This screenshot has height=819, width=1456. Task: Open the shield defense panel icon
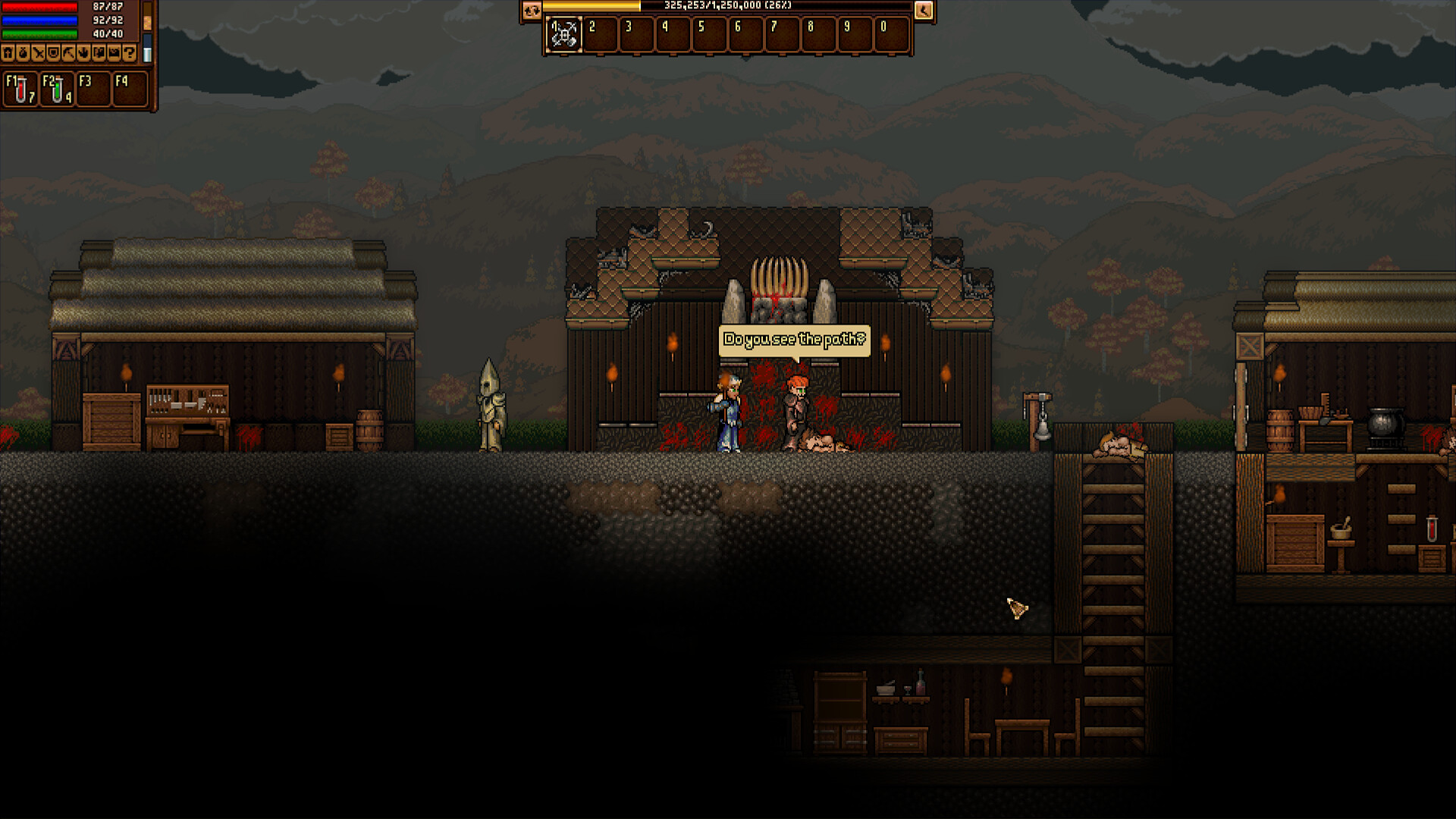point(53,53)
